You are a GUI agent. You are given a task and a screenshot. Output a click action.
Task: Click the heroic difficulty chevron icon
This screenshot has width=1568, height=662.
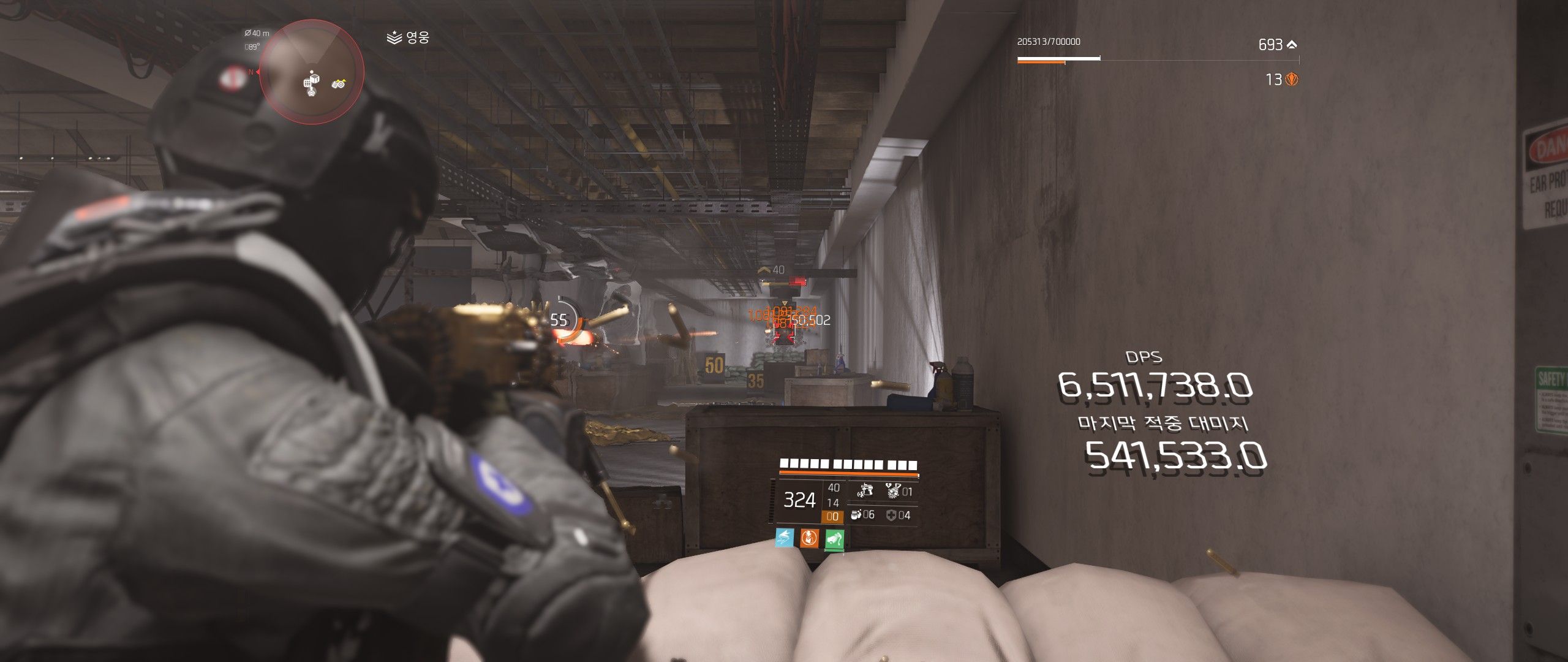click(394, 39)
